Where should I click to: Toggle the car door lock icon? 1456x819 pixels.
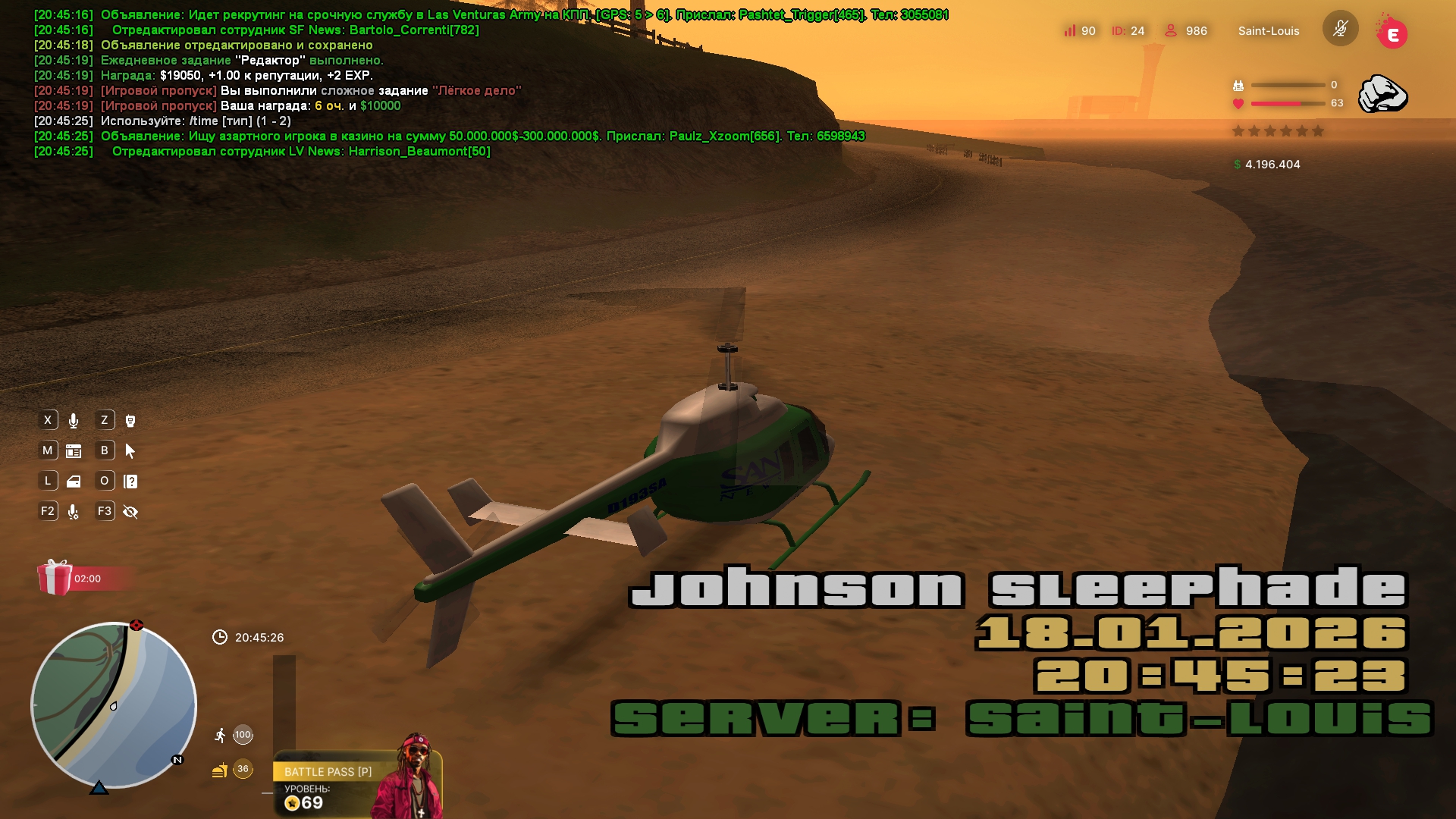(x=74, y=482)
